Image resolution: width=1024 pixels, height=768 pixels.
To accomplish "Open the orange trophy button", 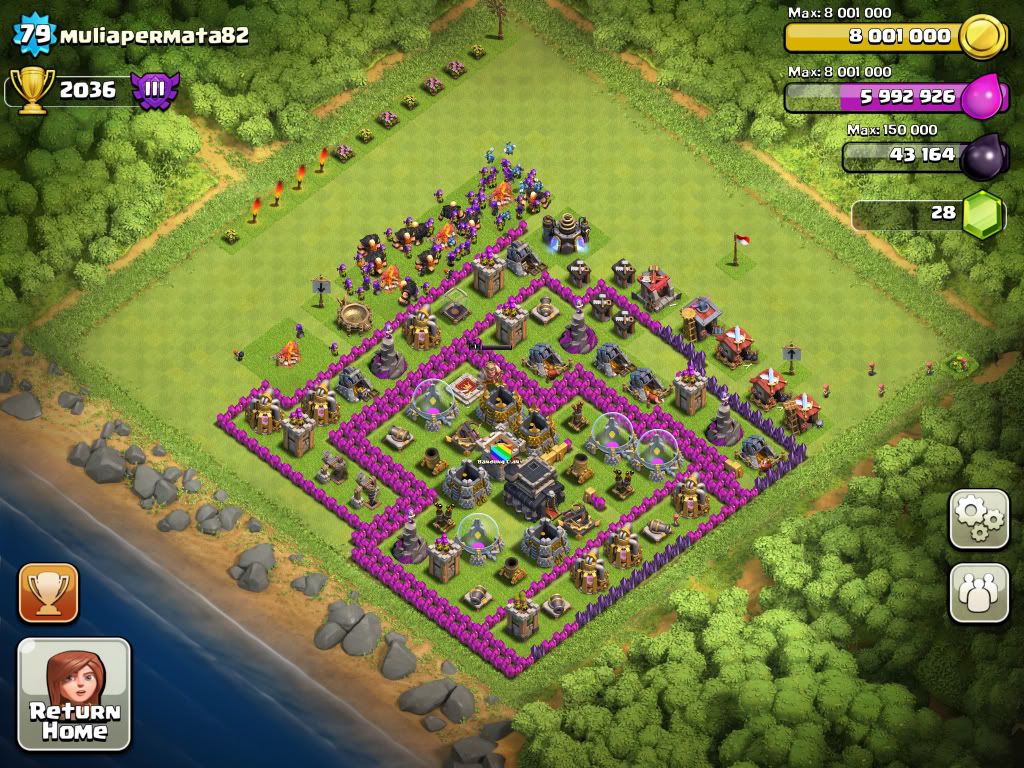I will click(48, 592).
